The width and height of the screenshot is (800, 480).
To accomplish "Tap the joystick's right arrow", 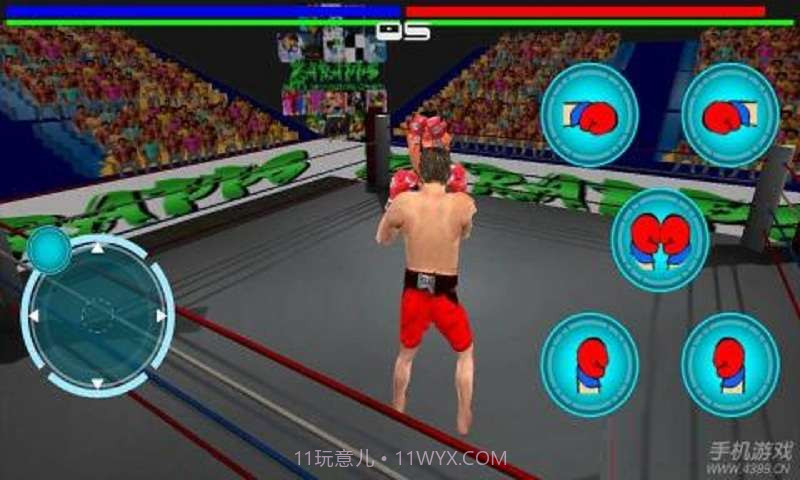I will (161, 316).
